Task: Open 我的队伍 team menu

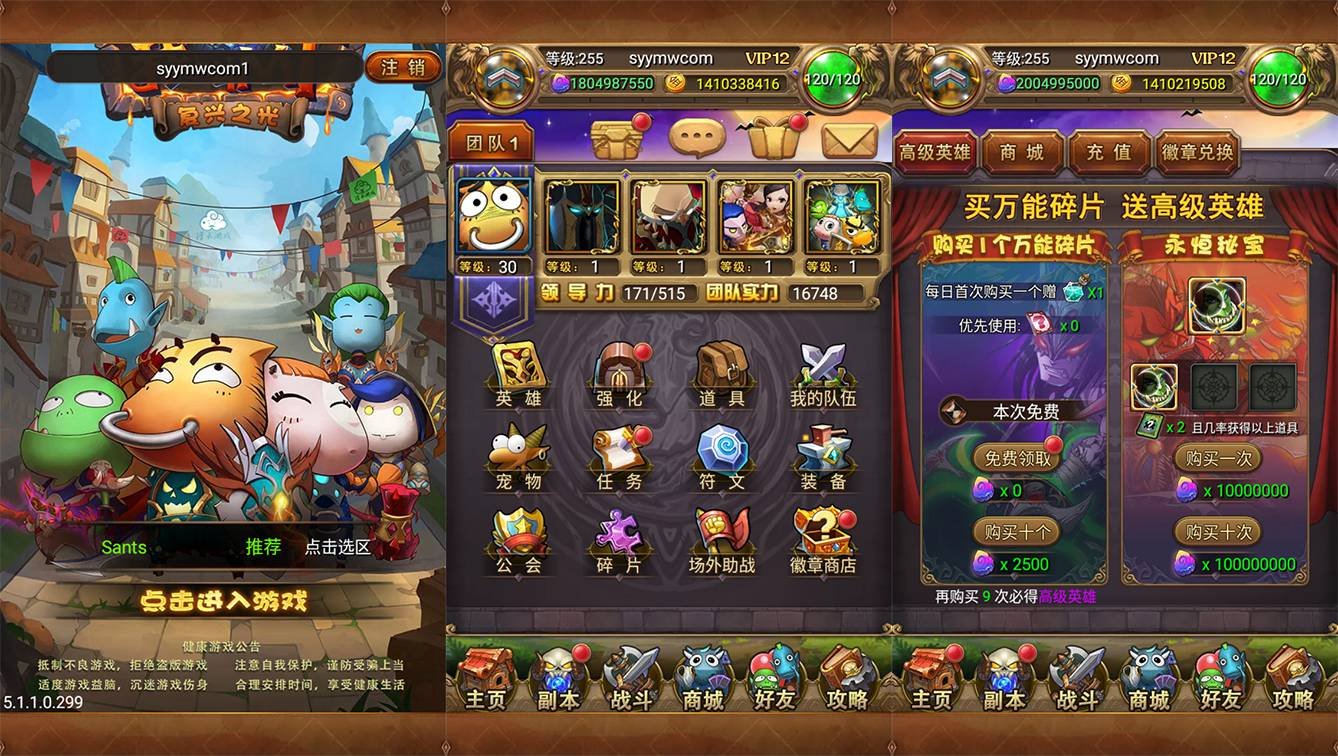Action: coord(823,375)
